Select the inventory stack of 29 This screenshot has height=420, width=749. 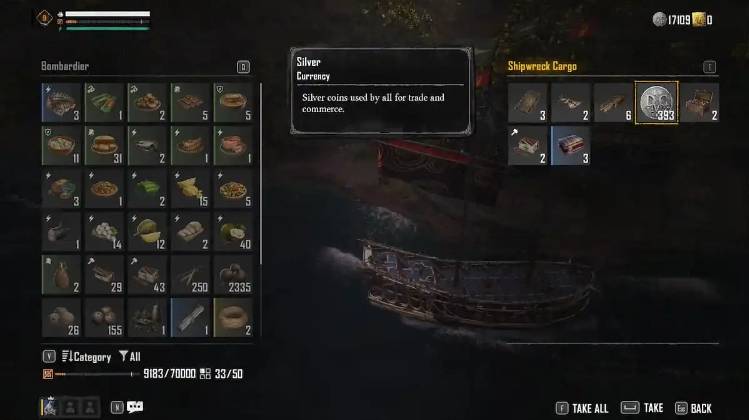104,274
